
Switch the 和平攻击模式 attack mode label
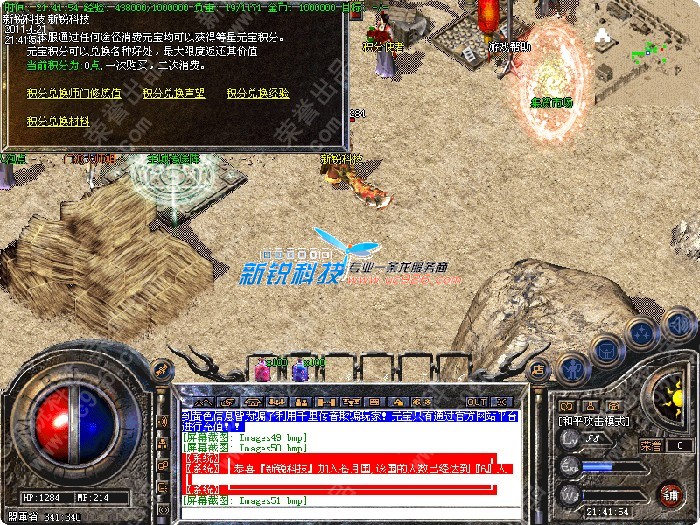coord(592,421)
